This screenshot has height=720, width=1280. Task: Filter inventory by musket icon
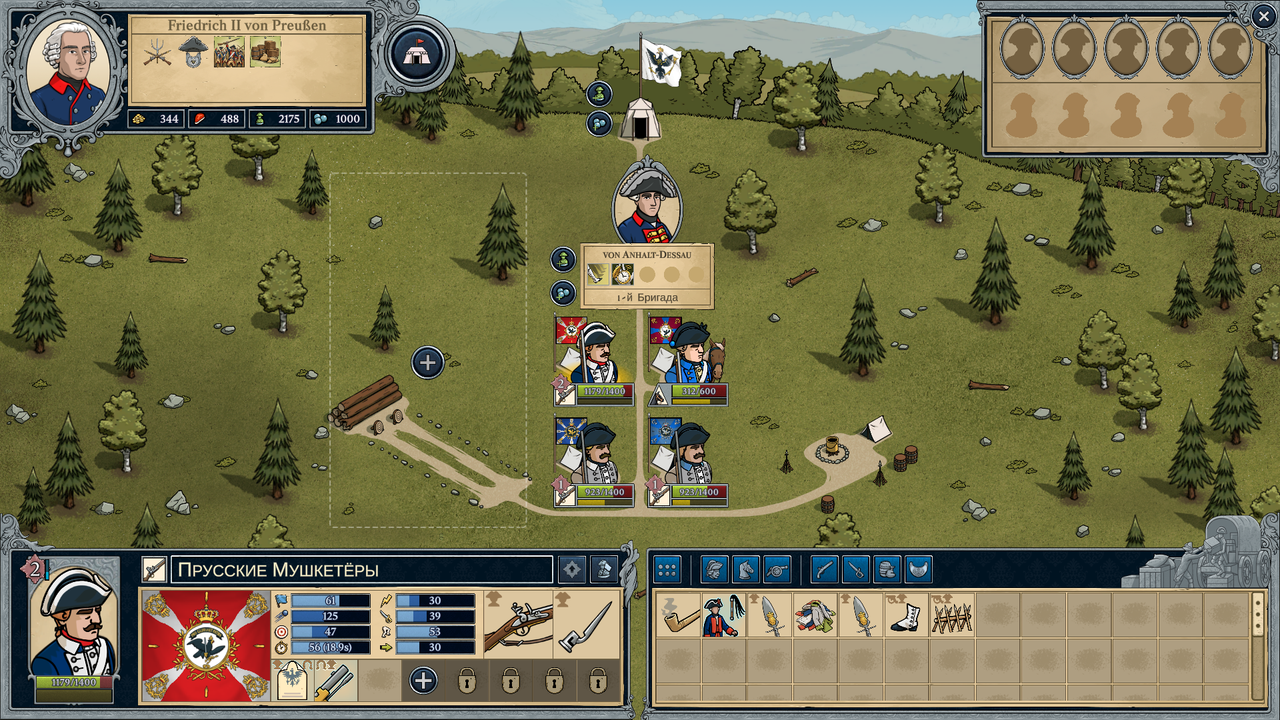pos(824,570)
